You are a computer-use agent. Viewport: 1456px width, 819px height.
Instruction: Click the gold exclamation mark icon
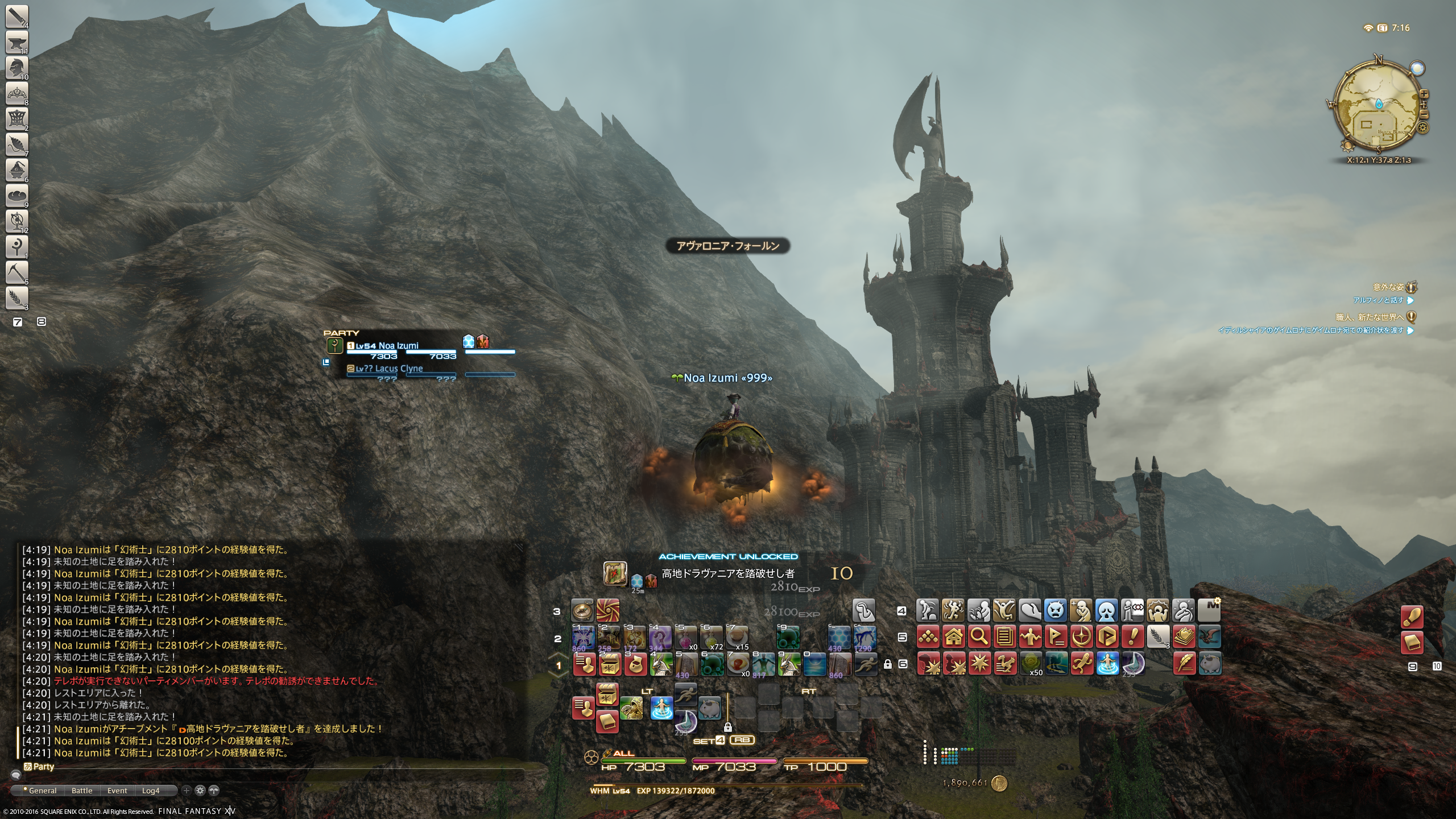(1132, 636)
